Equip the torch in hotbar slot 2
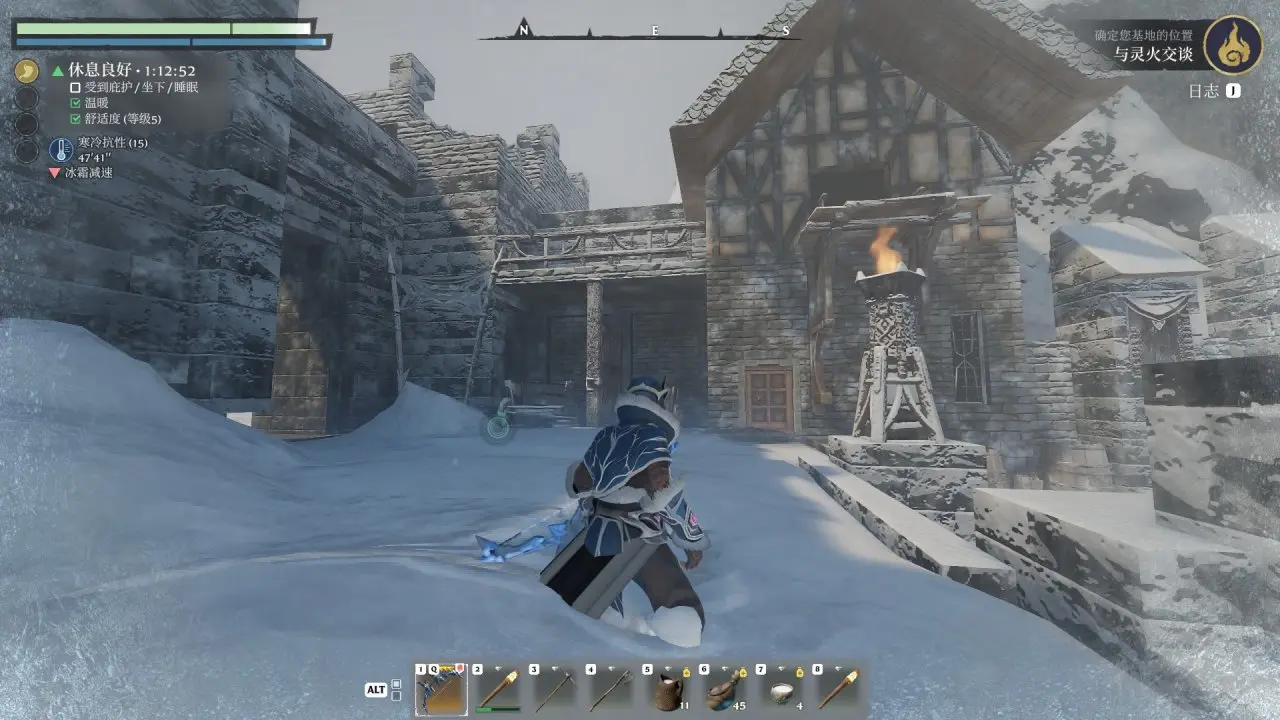Viewport: 1280px width, 720px height. [498, 687]
